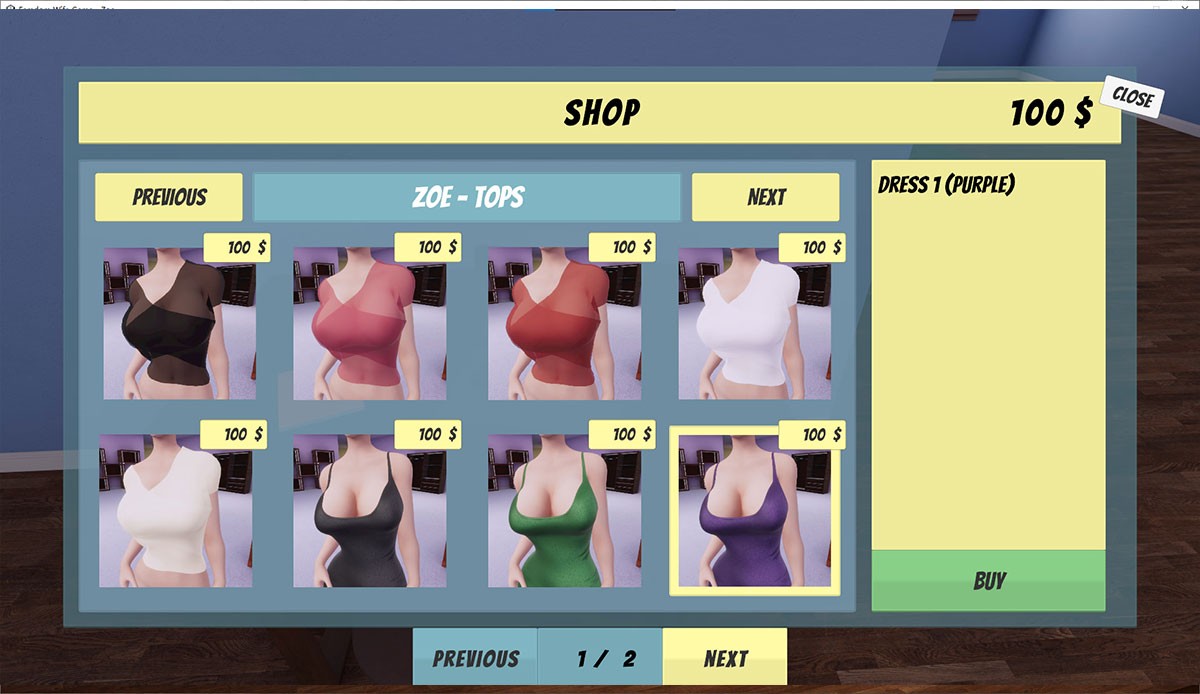Choose the green dress item
Screen dimensions: 1200x694
(564, 510)
